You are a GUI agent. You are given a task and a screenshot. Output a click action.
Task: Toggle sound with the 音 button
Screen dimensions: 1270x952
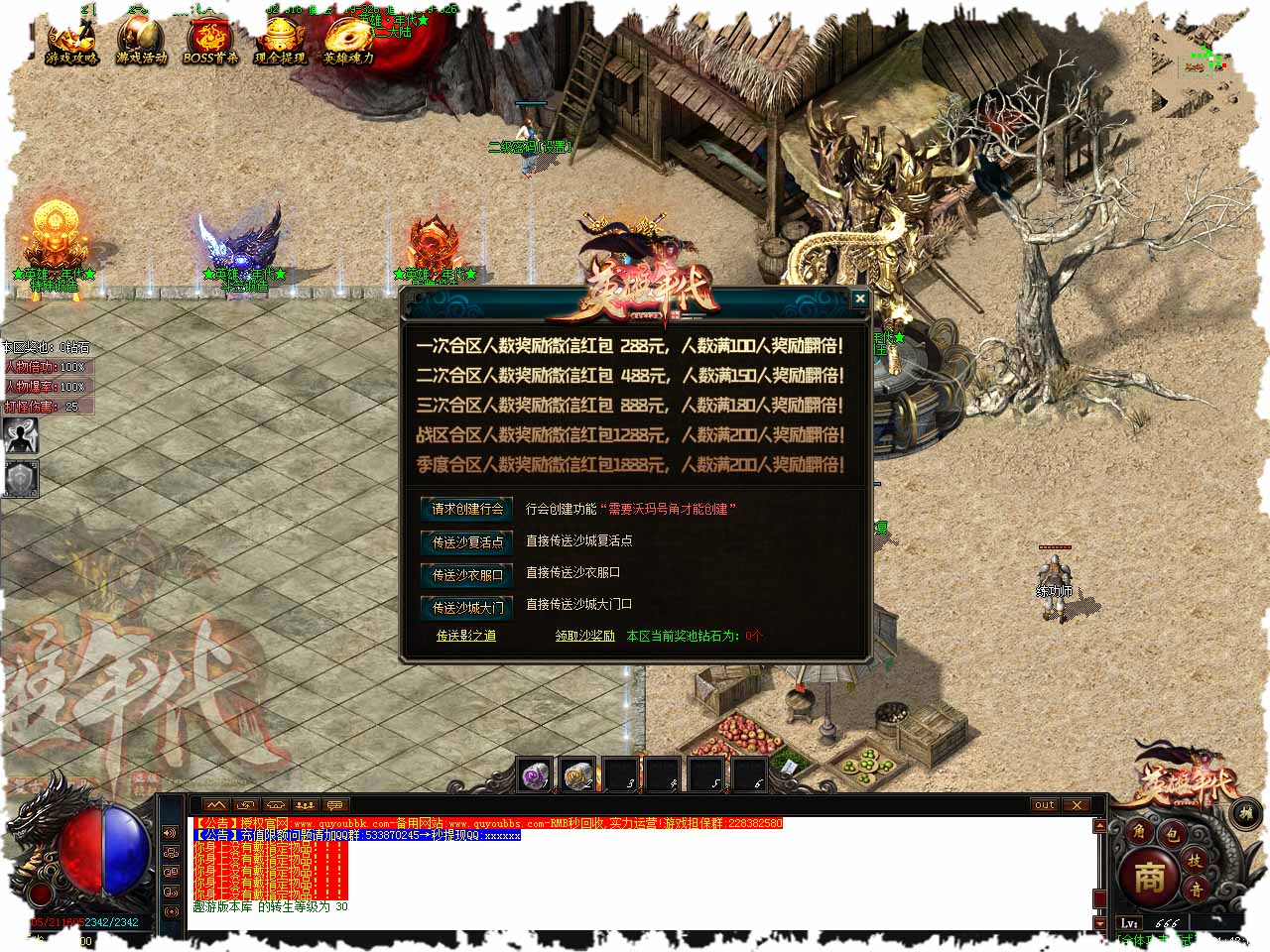(x=1197, y=891)
